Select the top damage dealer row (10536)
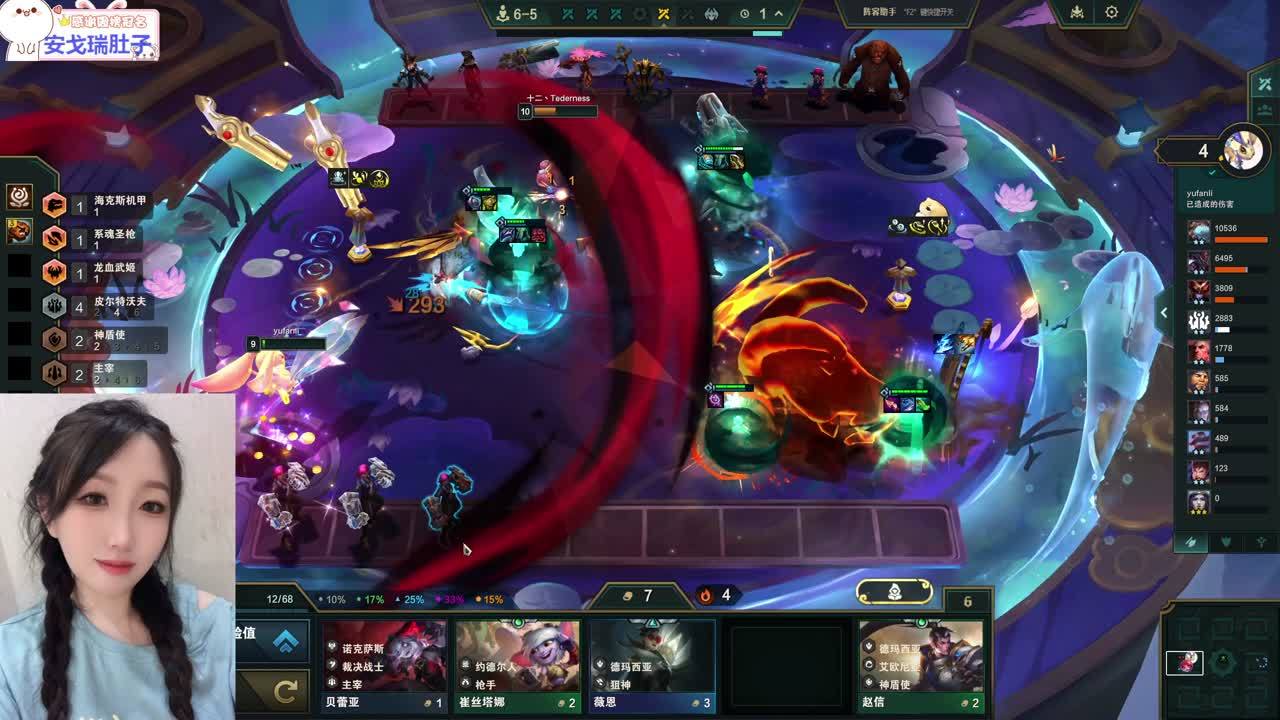This screenshot has height=720, width=1280. pos(1230,233)
